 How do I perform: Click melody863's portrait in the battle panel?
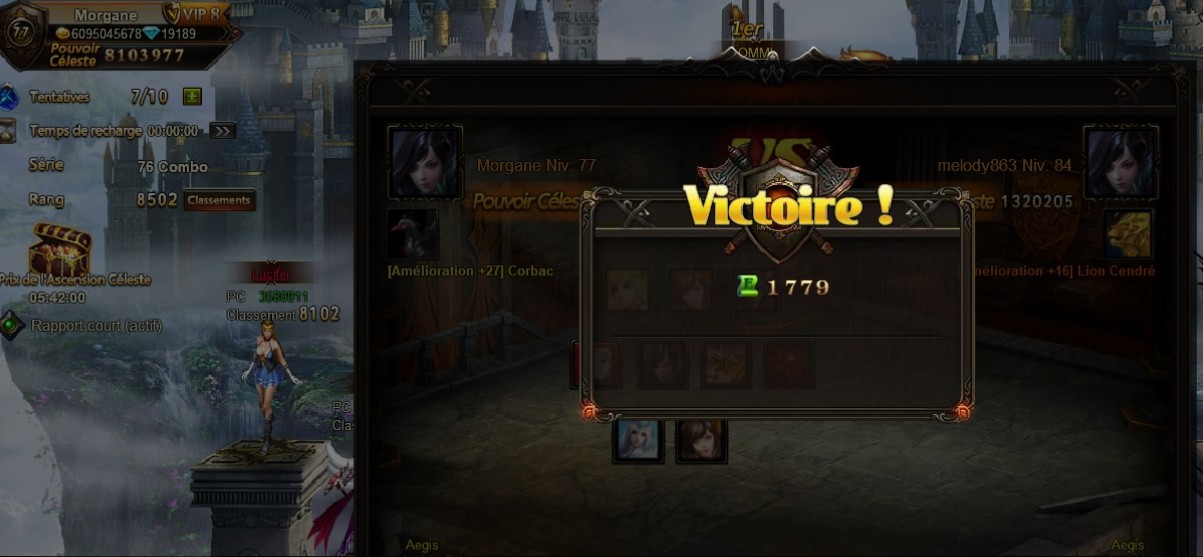(x=1120, y=162)
